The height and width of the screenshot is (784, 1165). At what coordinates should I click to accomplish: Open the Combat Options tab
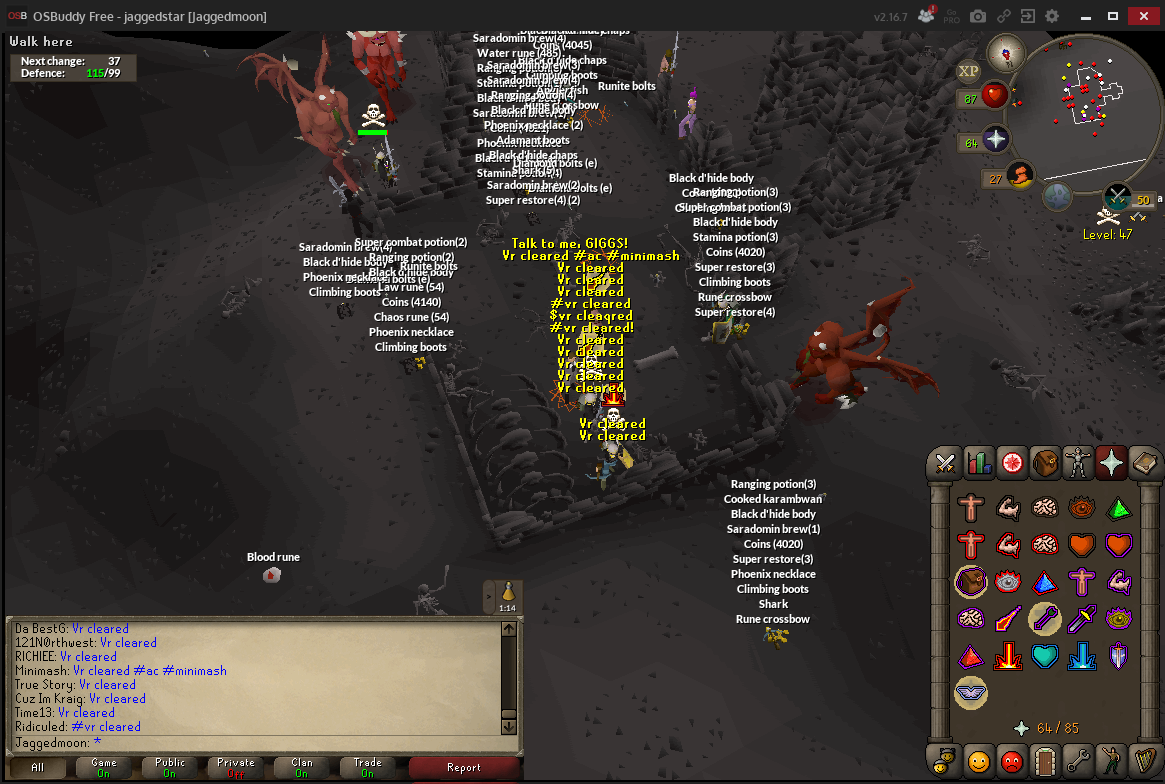click(x=945, y=462)
